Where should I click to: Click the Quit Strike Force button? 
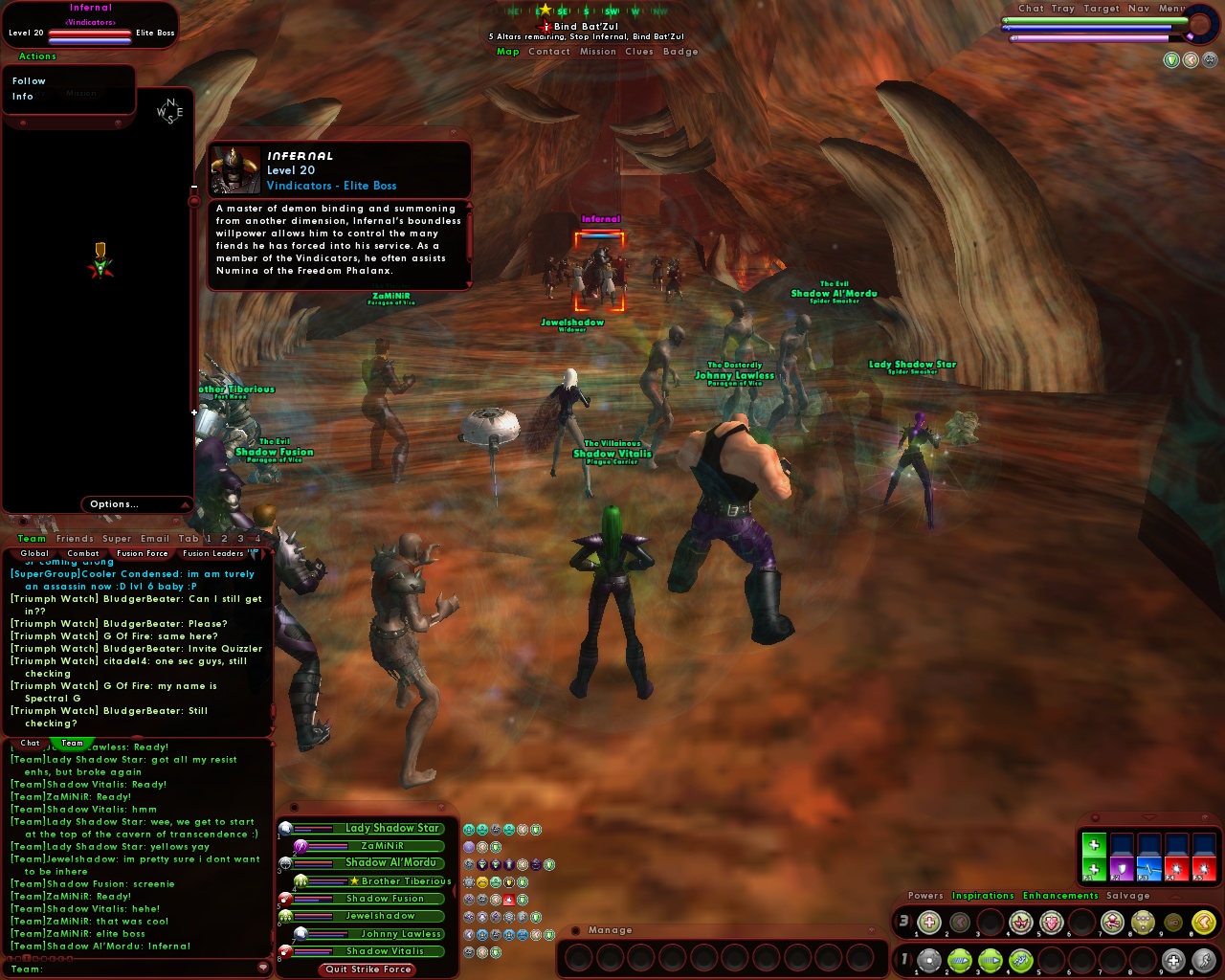click(367, 969)
